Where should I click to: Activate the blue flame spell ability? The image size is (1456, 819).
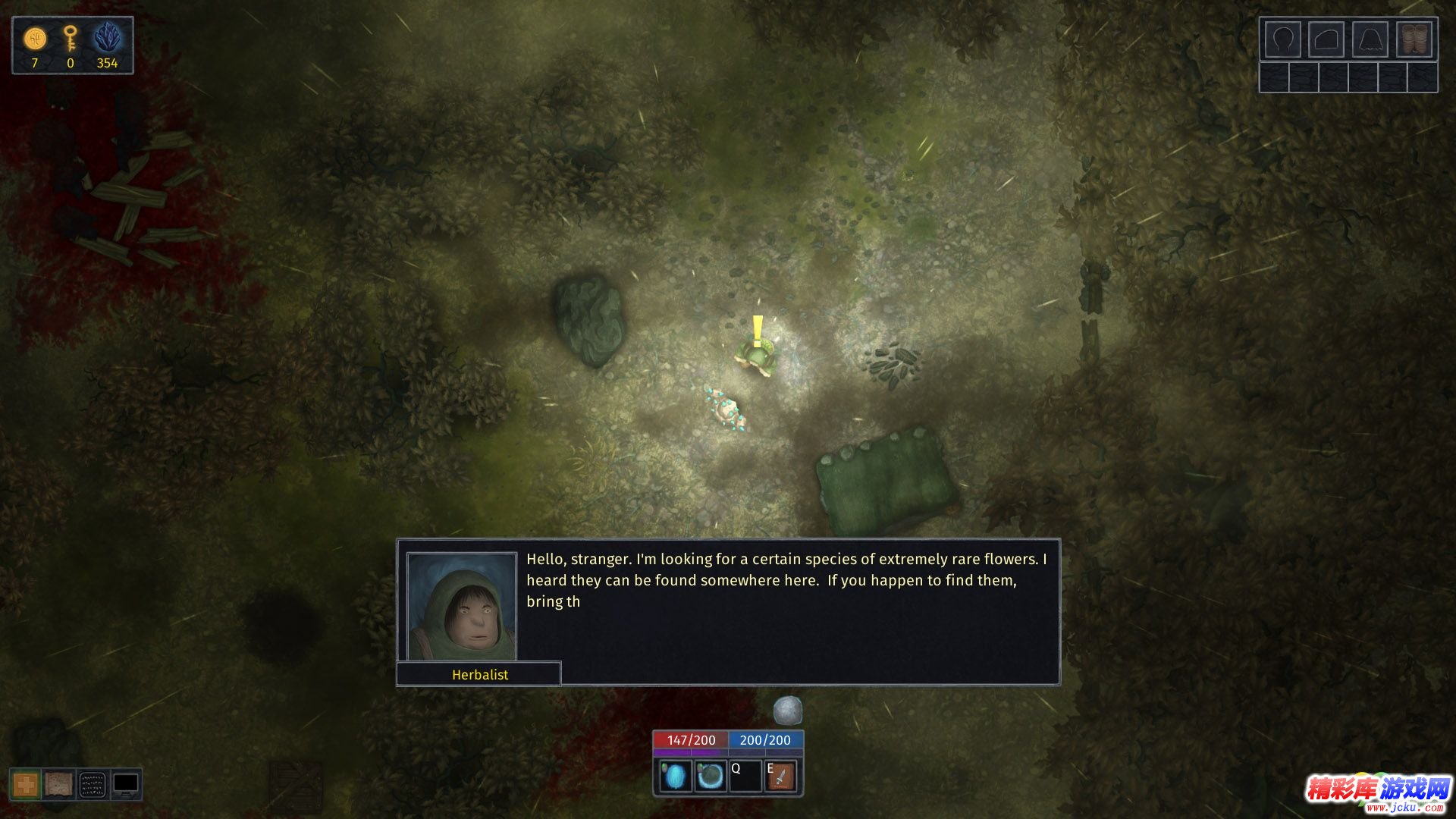click(675, 777)
